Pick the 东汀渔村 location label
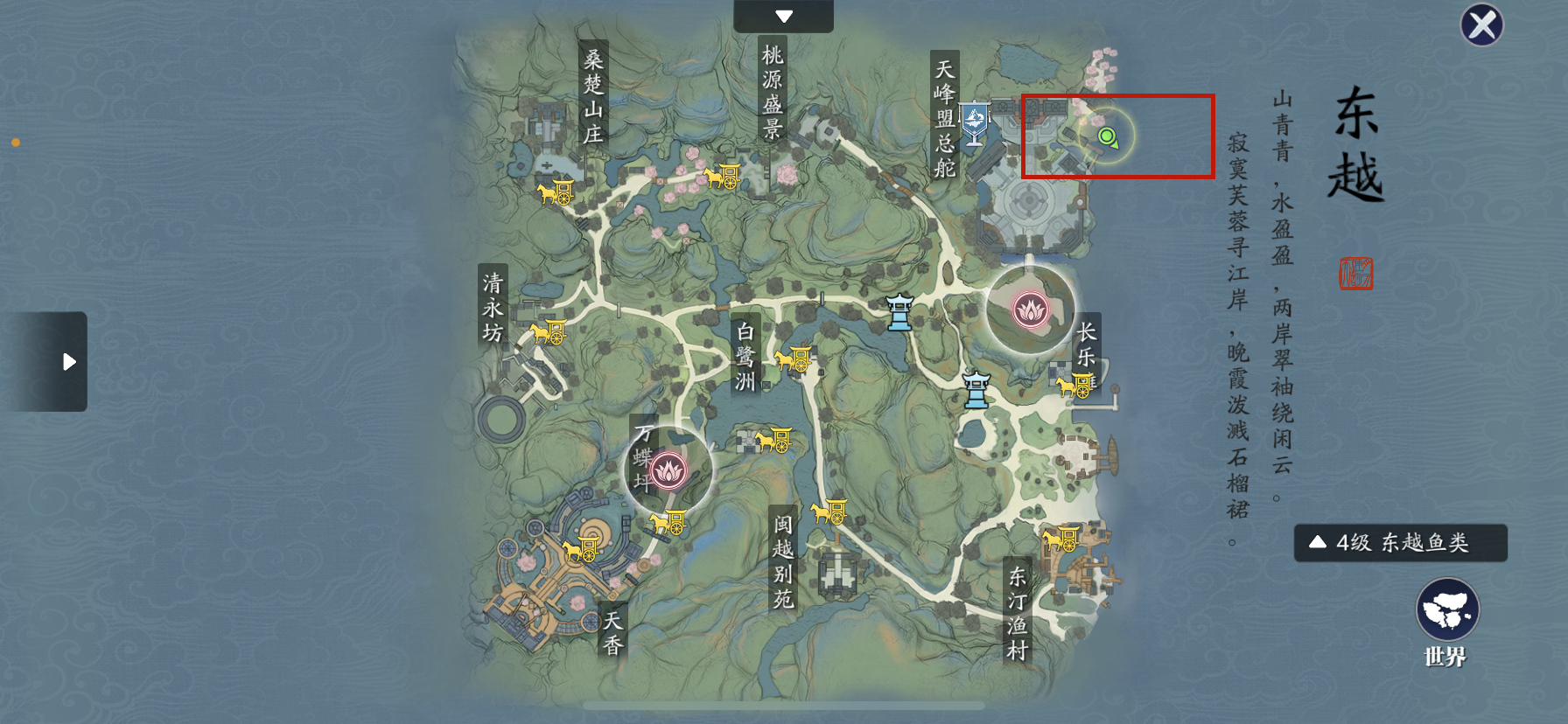 (x=1017, y=612)
